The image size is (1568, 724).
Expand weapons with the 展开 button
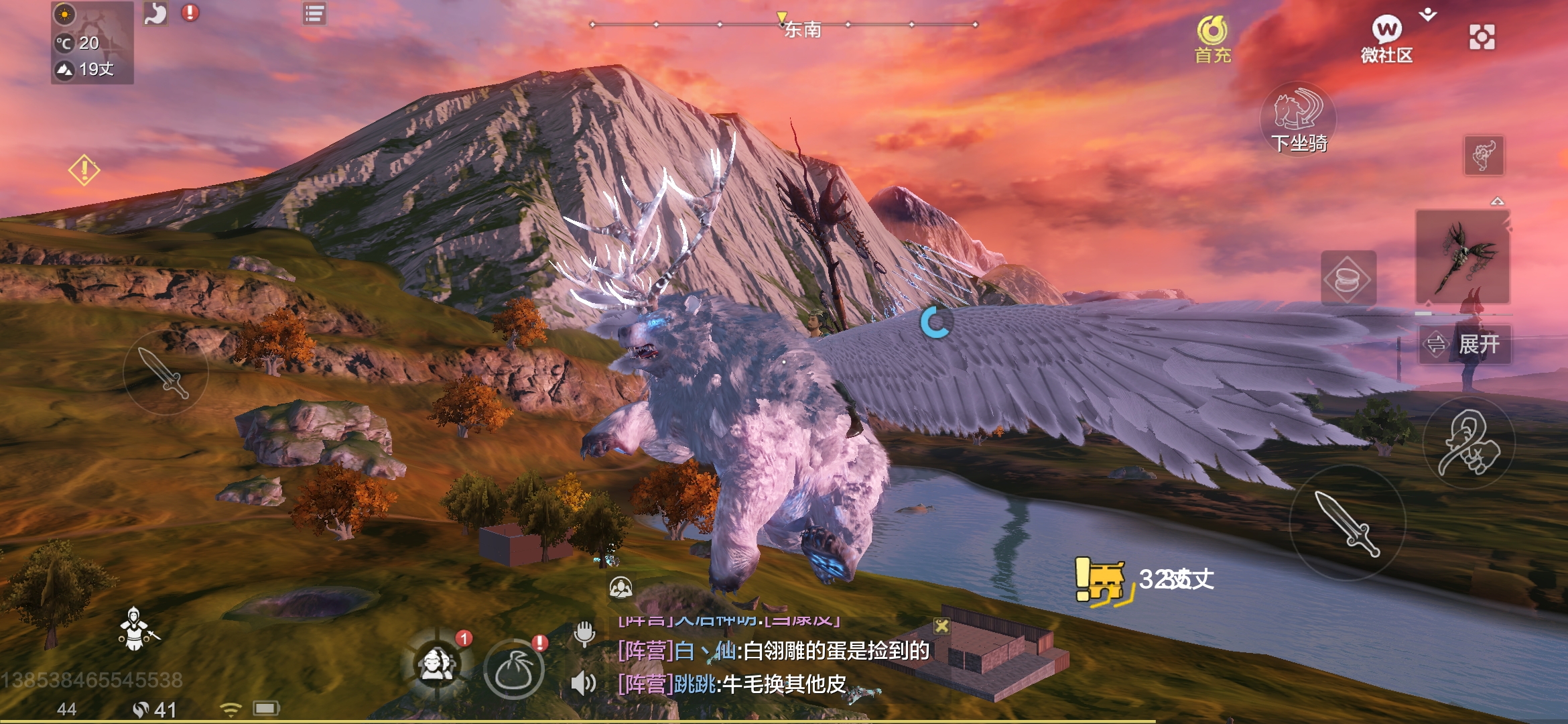pyautogui.click(x=1467, y=343)
